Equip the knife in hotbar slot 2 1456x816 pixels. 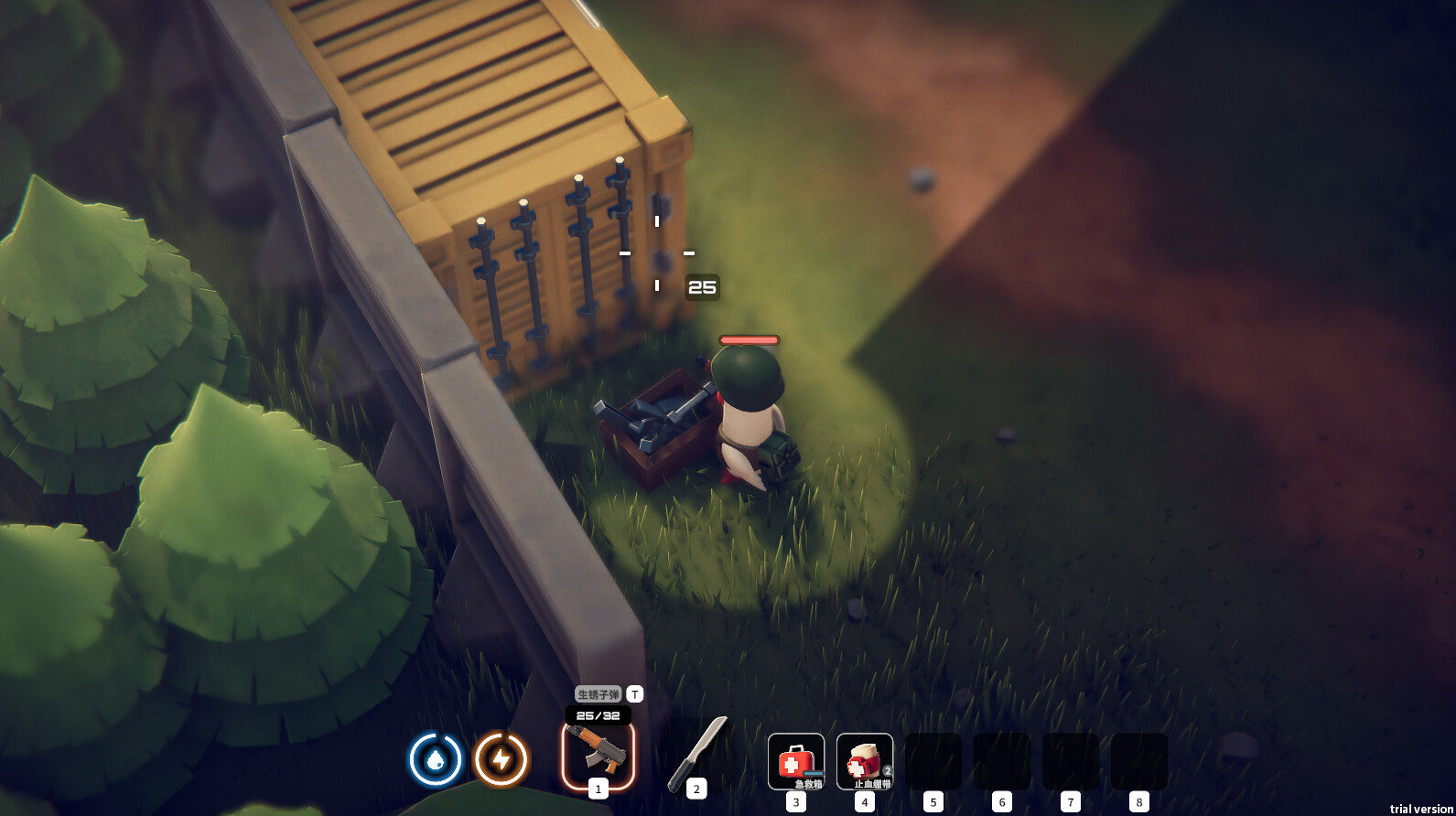(x=696, y=754)
